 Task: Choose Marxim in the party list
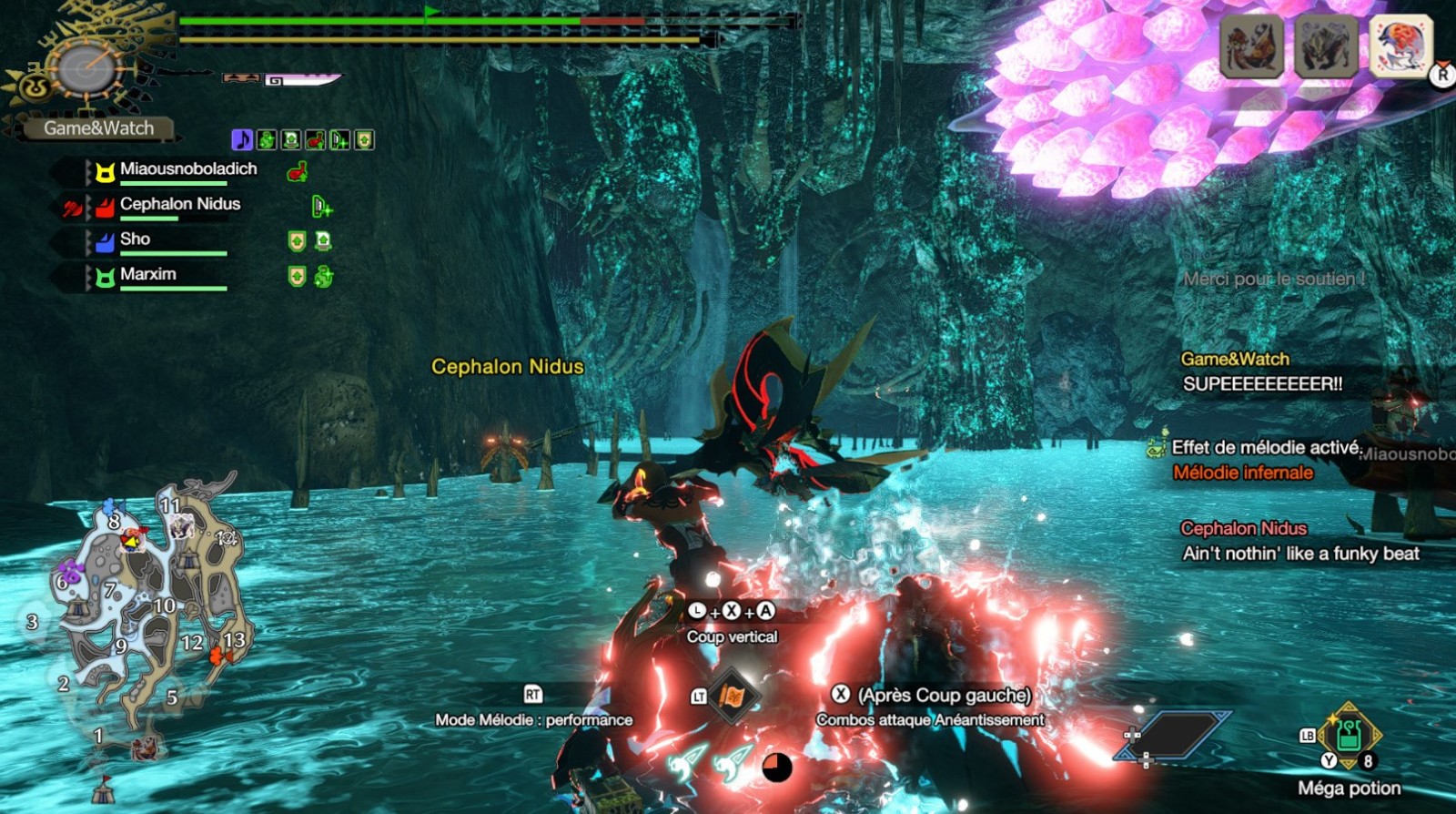147,275
